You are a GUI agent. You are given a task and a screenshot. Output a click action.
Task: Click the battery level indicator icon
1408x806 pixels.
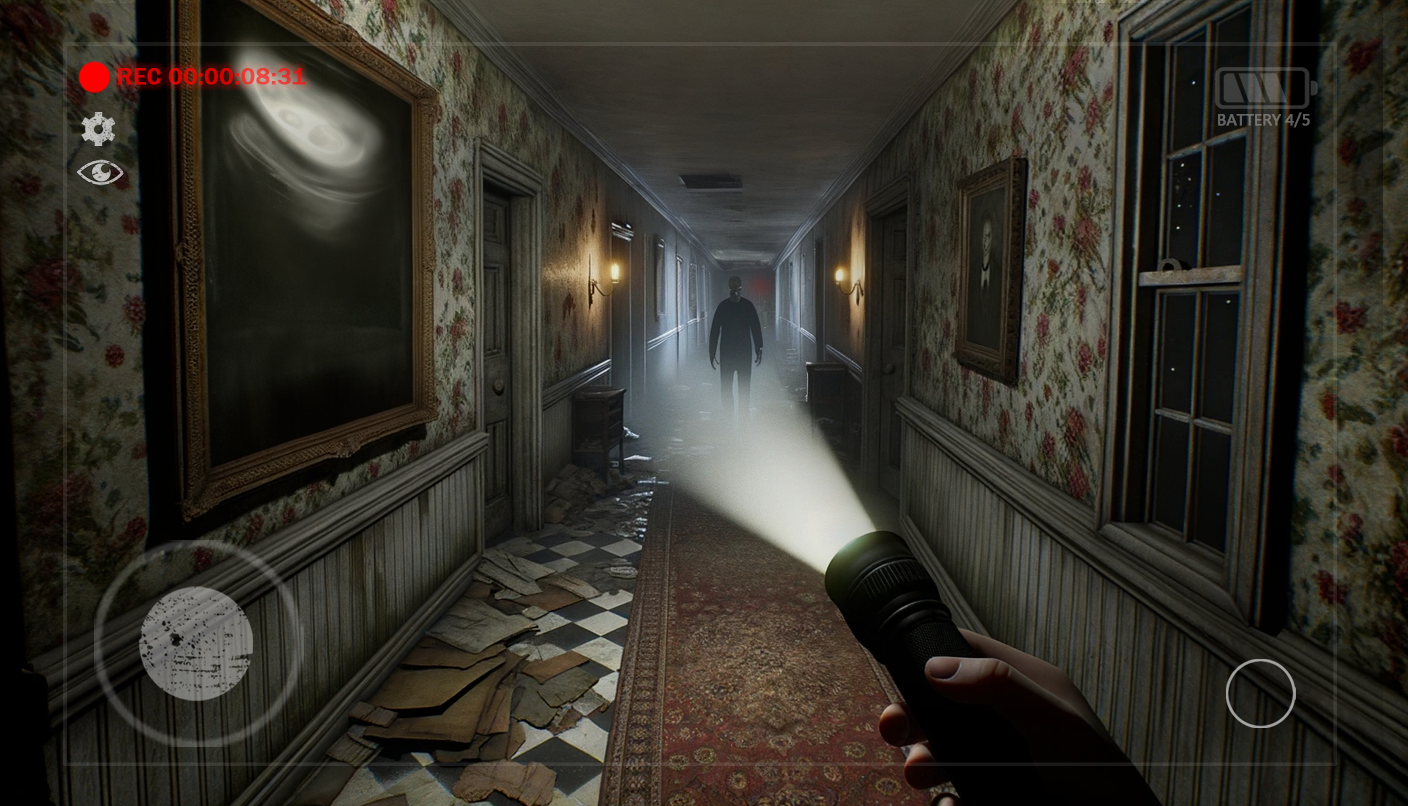pyautogui.click(x=1262, y=87)
